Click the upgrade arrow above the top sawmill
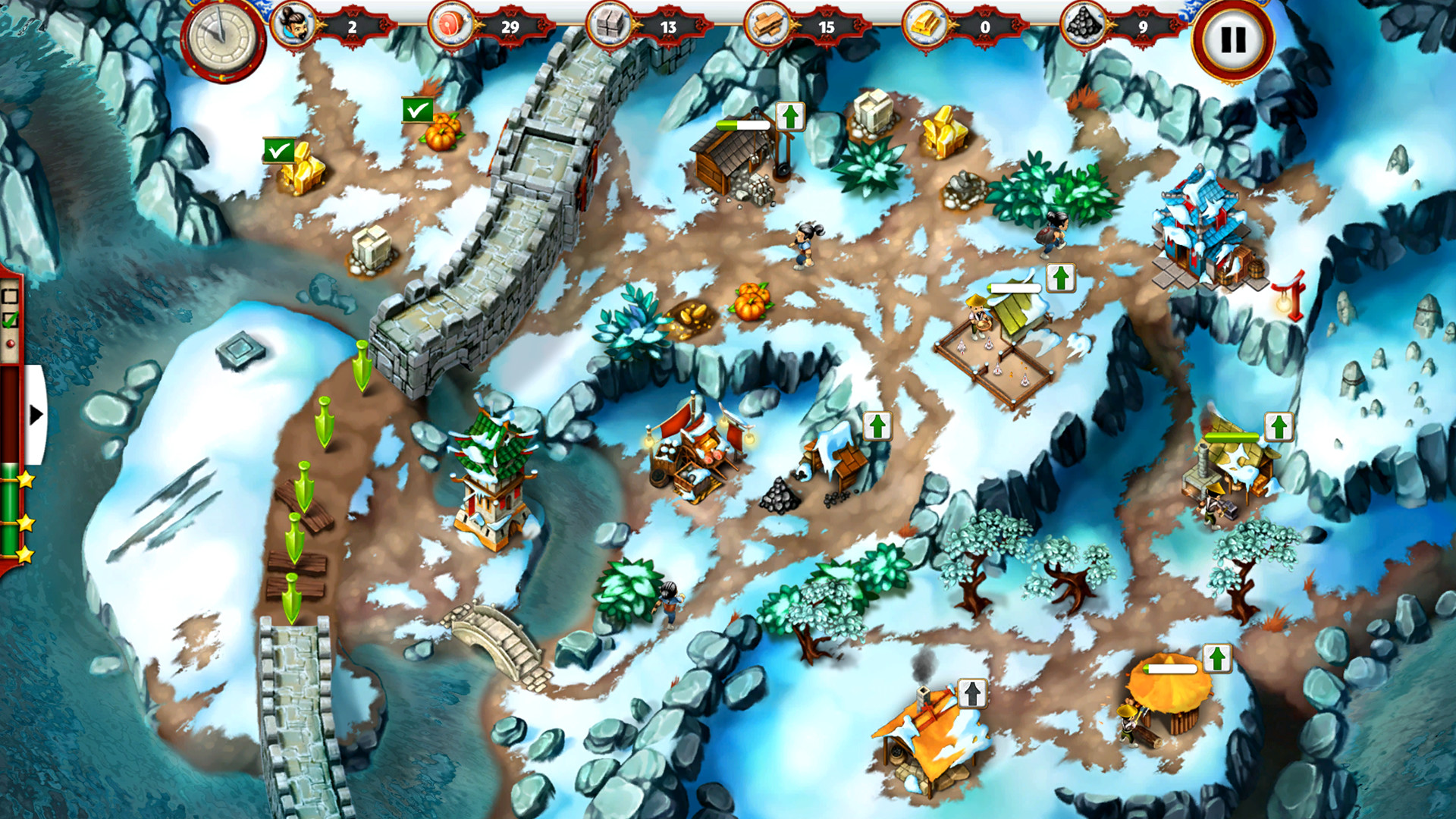The width and height of the screenshot is (1456, 819). point(791,118)
